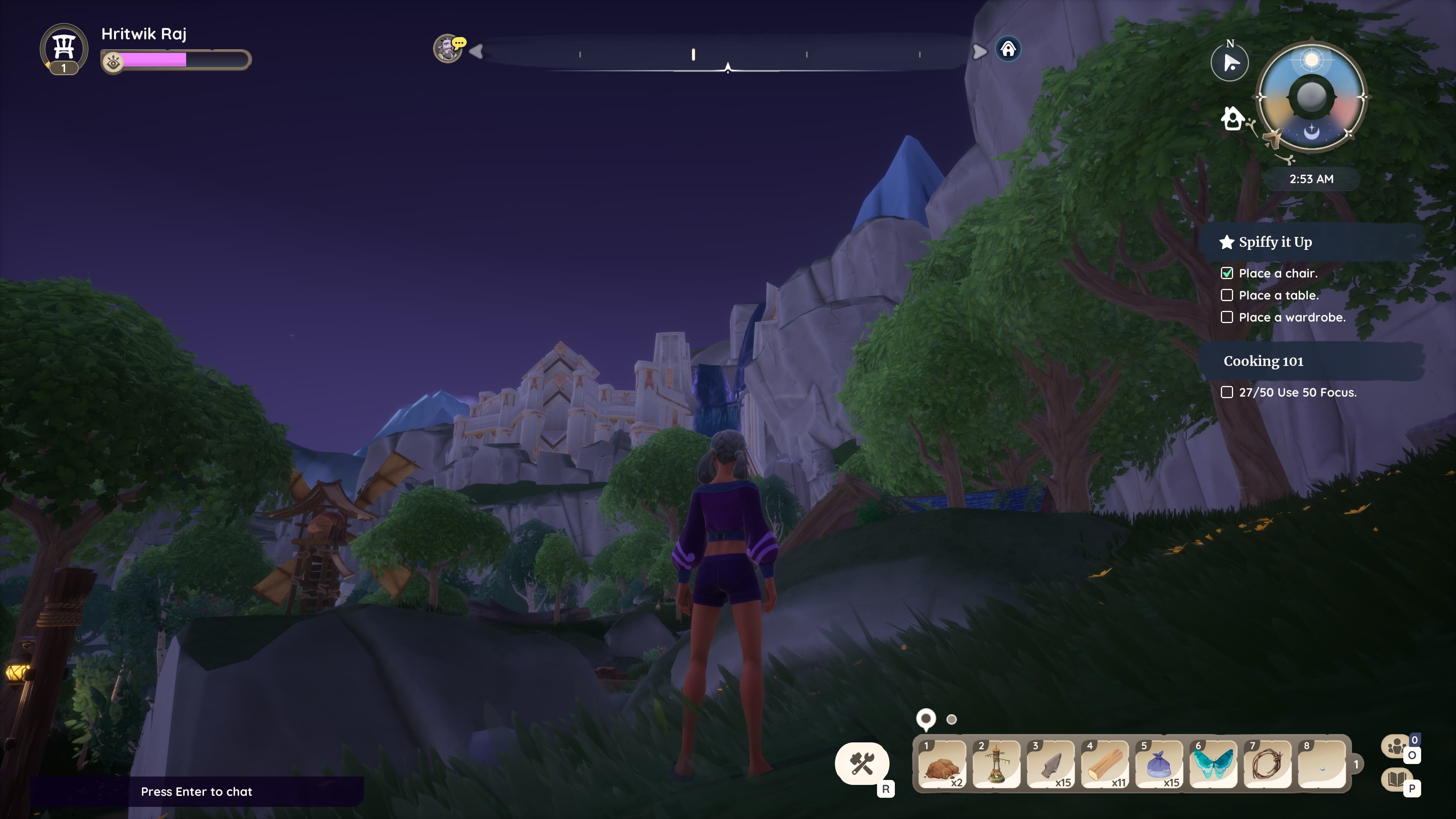Choose the coiled vine rope slot
This screenshot has height=819, width=1456.
click(x=1267, y=764)
